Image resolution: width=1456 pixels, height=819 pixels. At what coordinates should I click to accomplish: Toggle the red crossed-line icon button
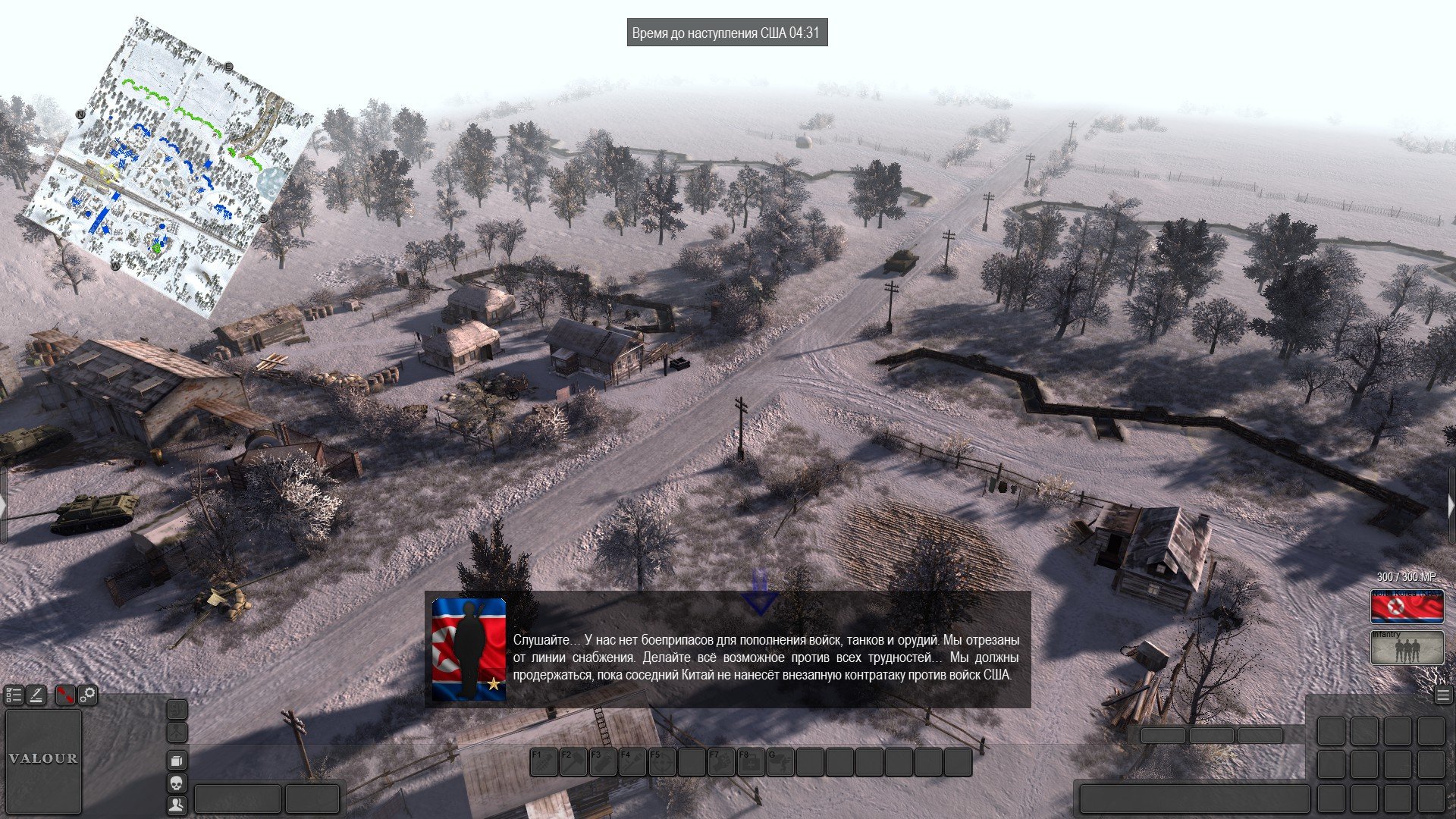pos(66,695)
